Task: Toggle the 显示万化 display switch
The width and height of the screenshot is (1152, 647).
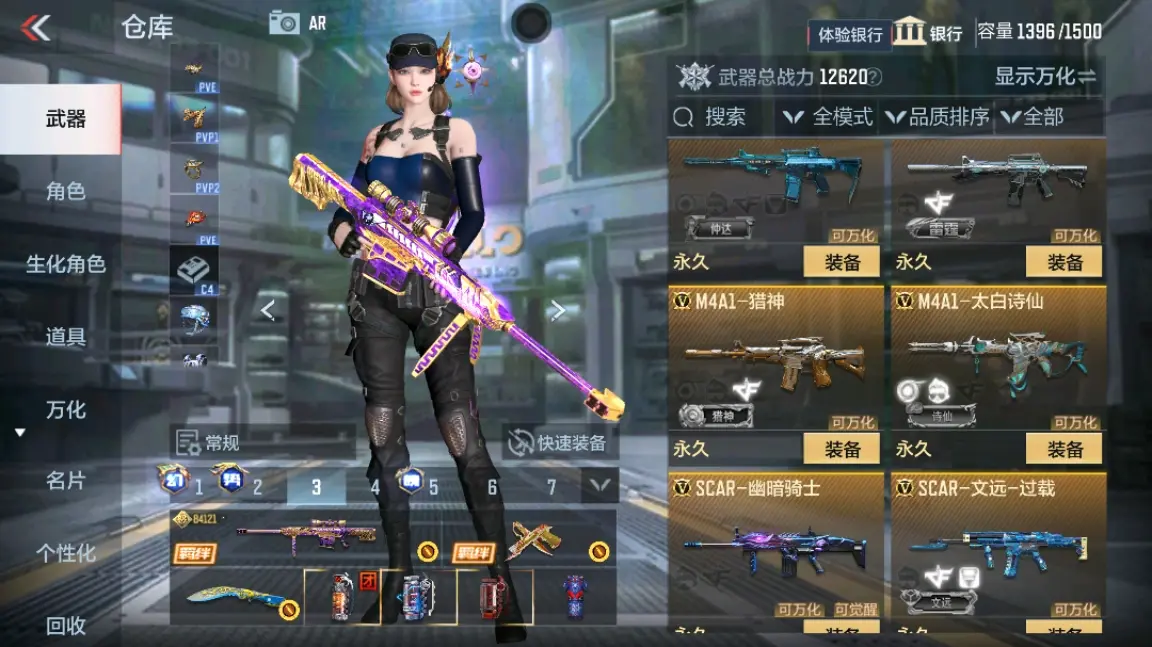Action: point(1045,76)
